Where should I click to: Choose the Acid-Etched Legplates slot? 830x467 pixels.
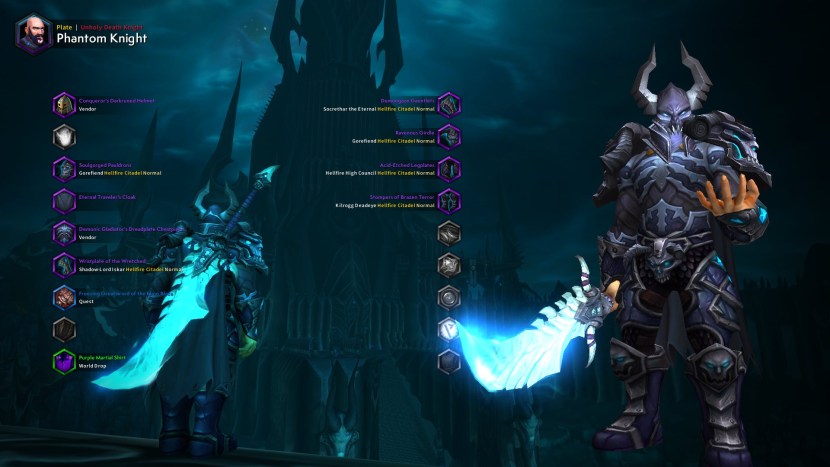pos(449,169)
